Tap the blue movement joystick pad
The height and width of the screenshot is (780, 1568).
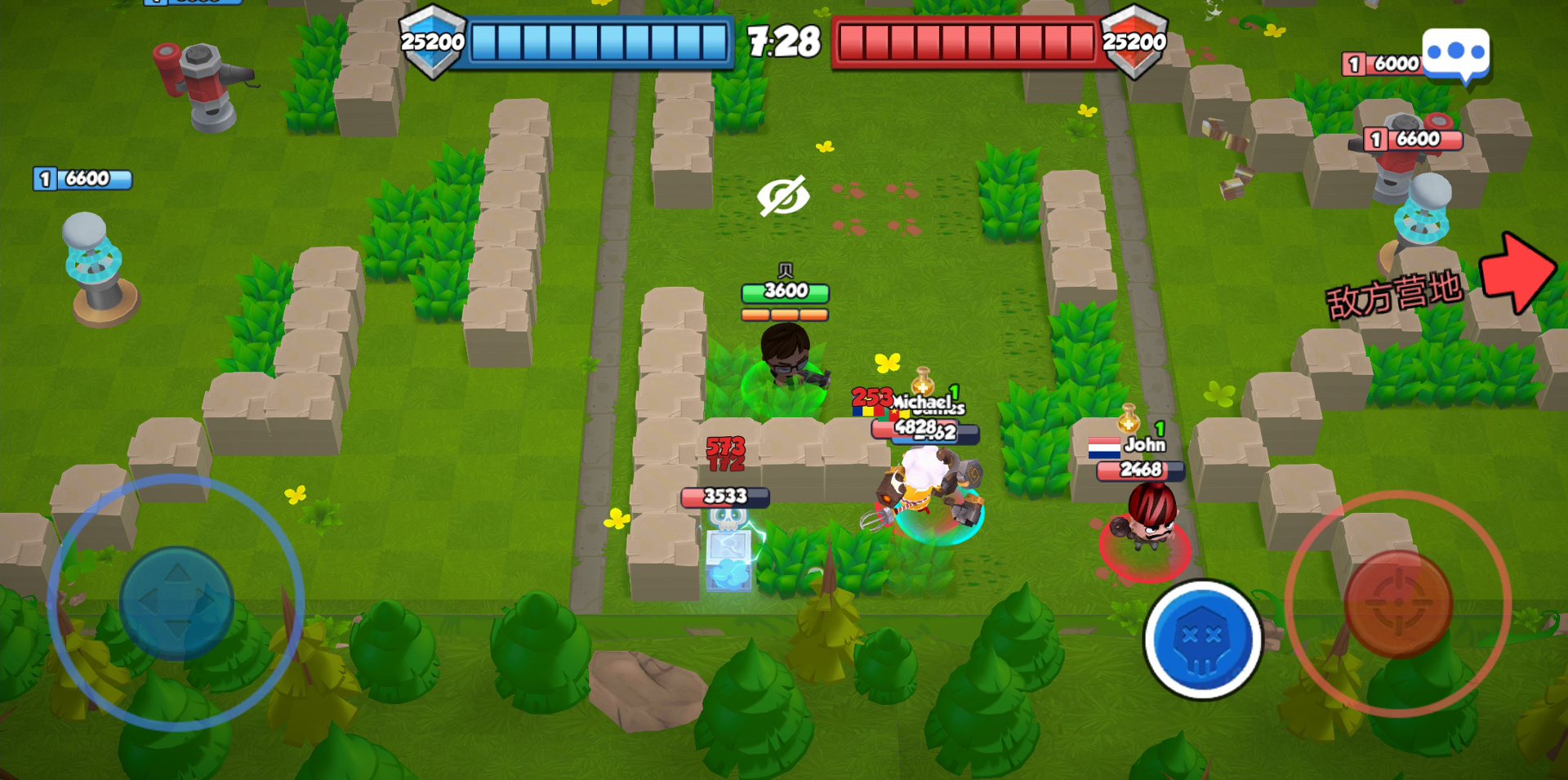point(176,603)
